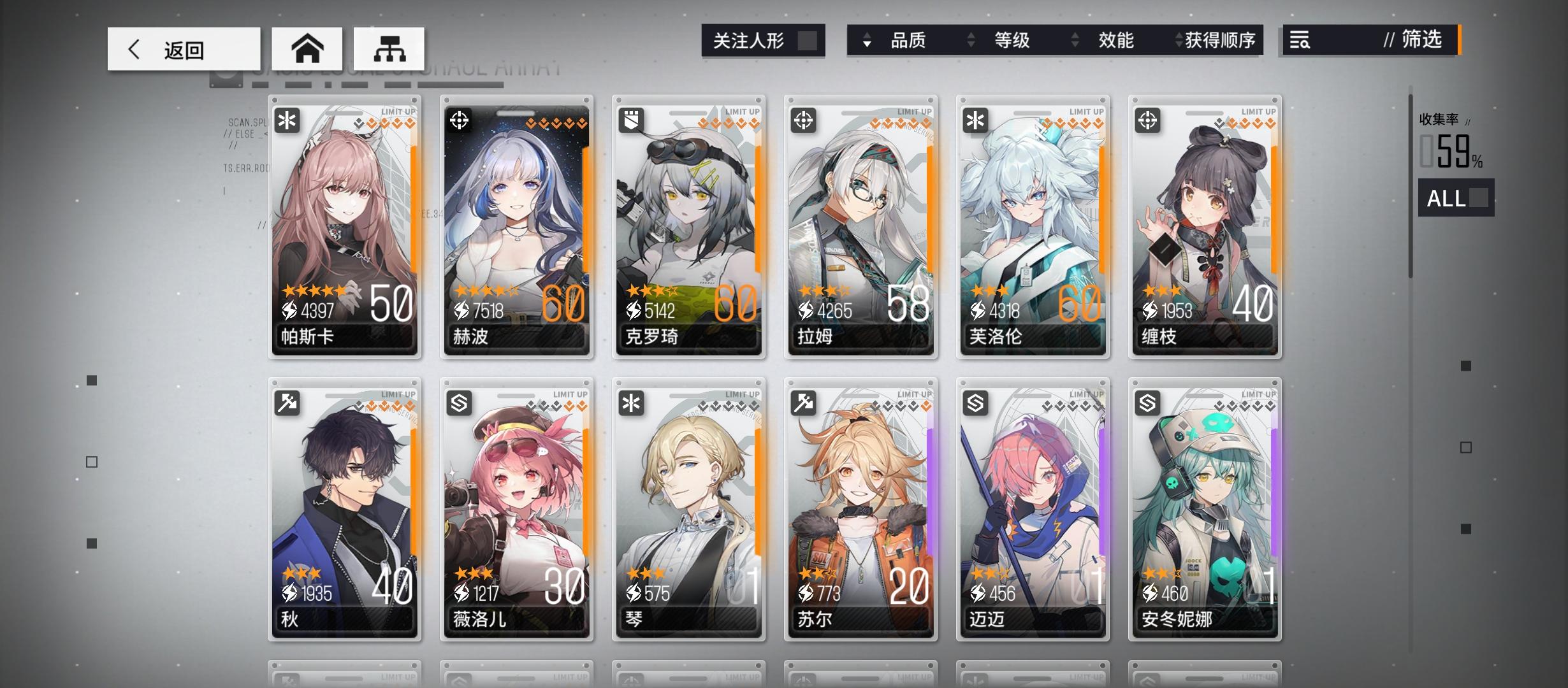Select the warrior class icon on 秋's card
This screenshot has width=1568, height=688.
(x=287, y=404)
